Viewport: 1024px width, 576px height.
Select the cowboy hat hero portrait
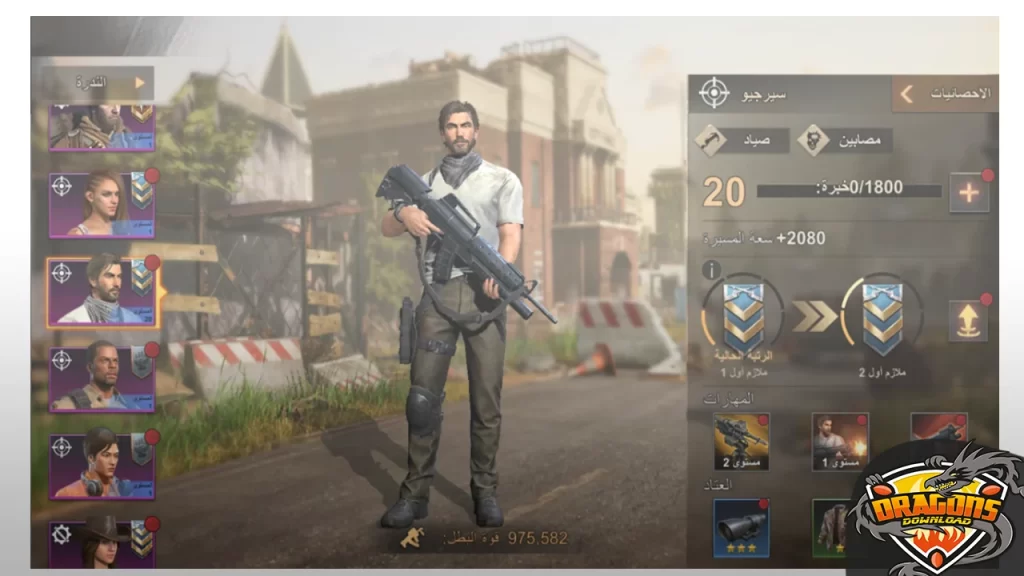tap(102, 541)
